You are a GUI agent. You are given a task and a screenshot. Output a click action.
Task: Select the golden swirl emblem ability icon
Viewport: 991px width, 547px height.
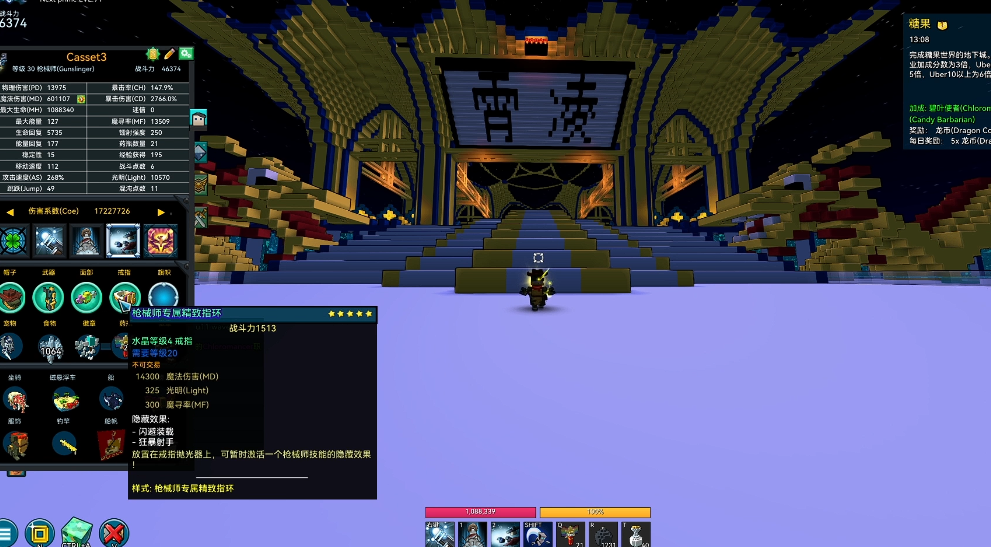pos(160,240)
